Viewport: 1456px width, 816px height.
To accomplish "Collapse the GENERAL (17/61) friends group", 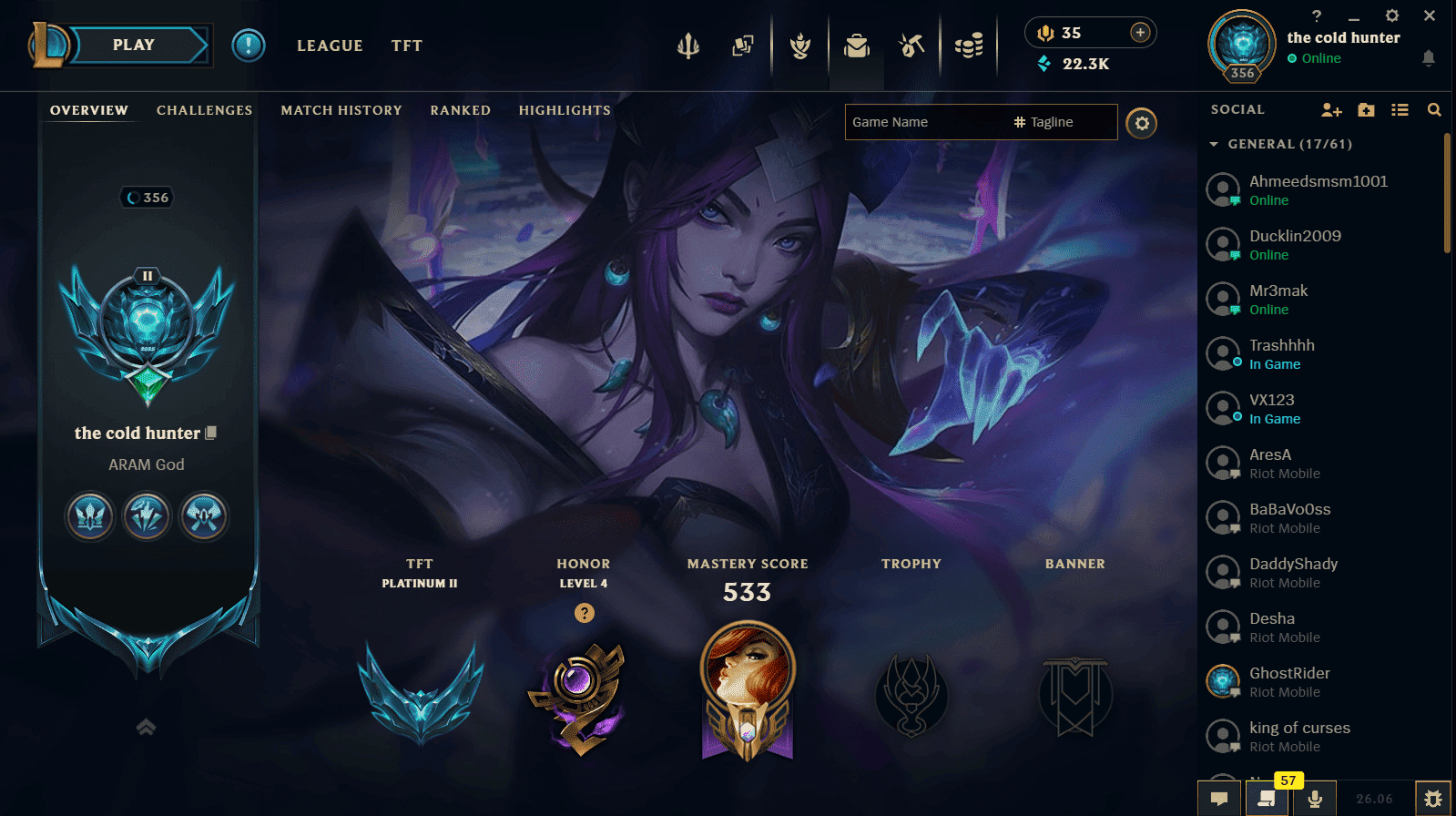I will (1215, 144).
